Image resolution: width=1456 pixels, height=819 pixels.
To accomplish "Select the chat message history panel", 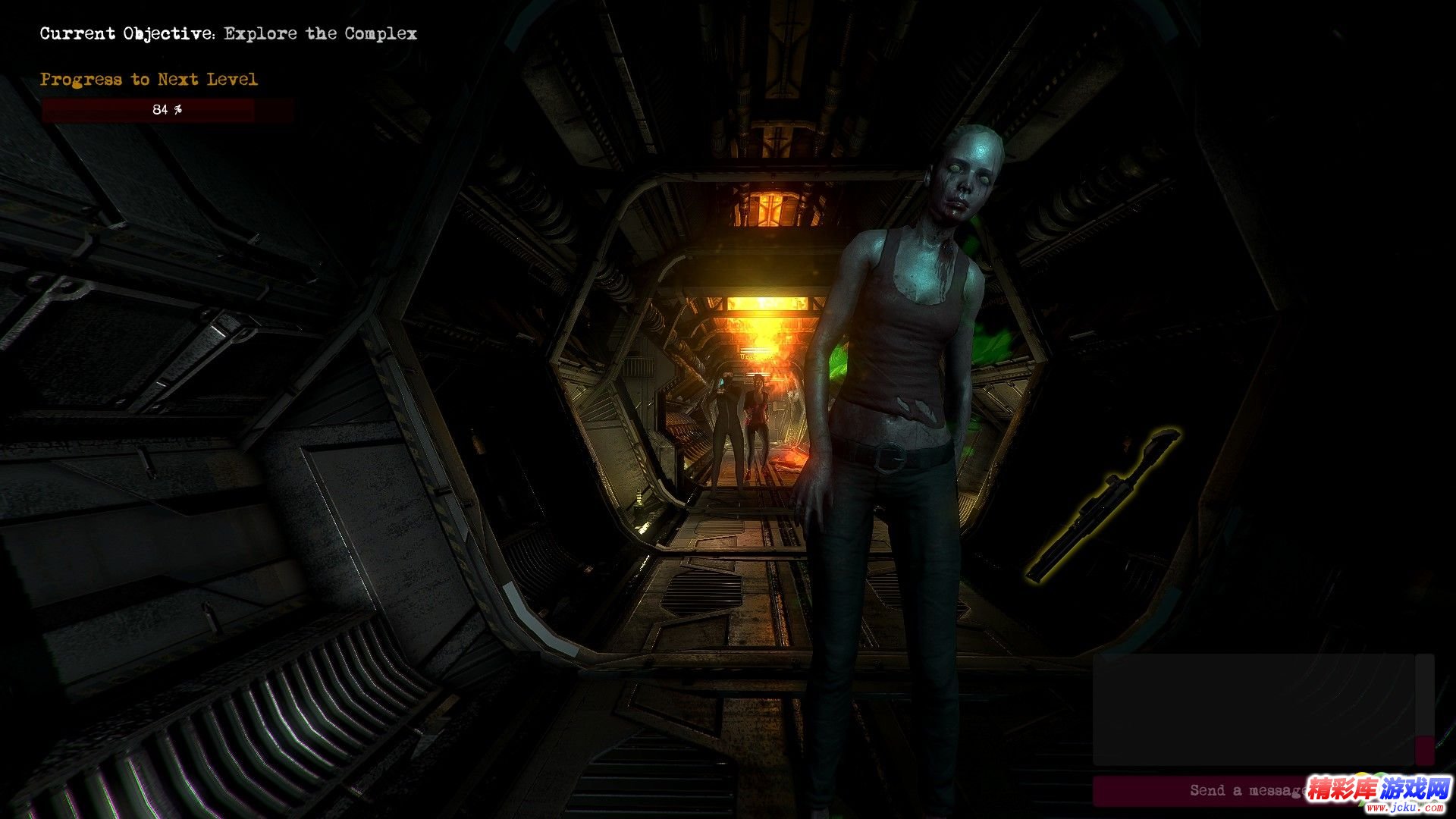I will pyautogui.click(x=1253, y=709).
